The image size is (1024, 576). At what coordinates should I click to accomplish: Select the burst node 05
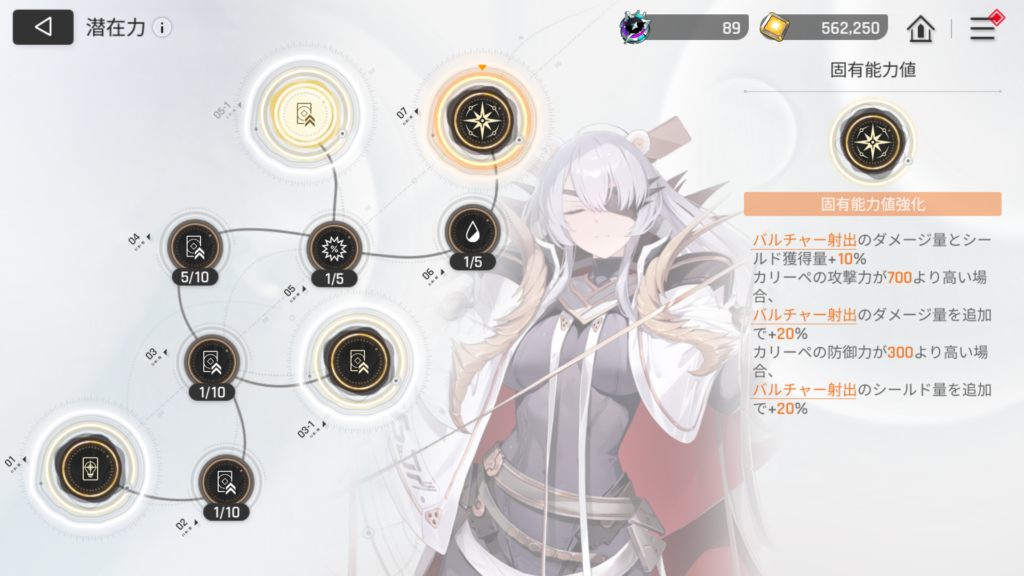(333, 246)
